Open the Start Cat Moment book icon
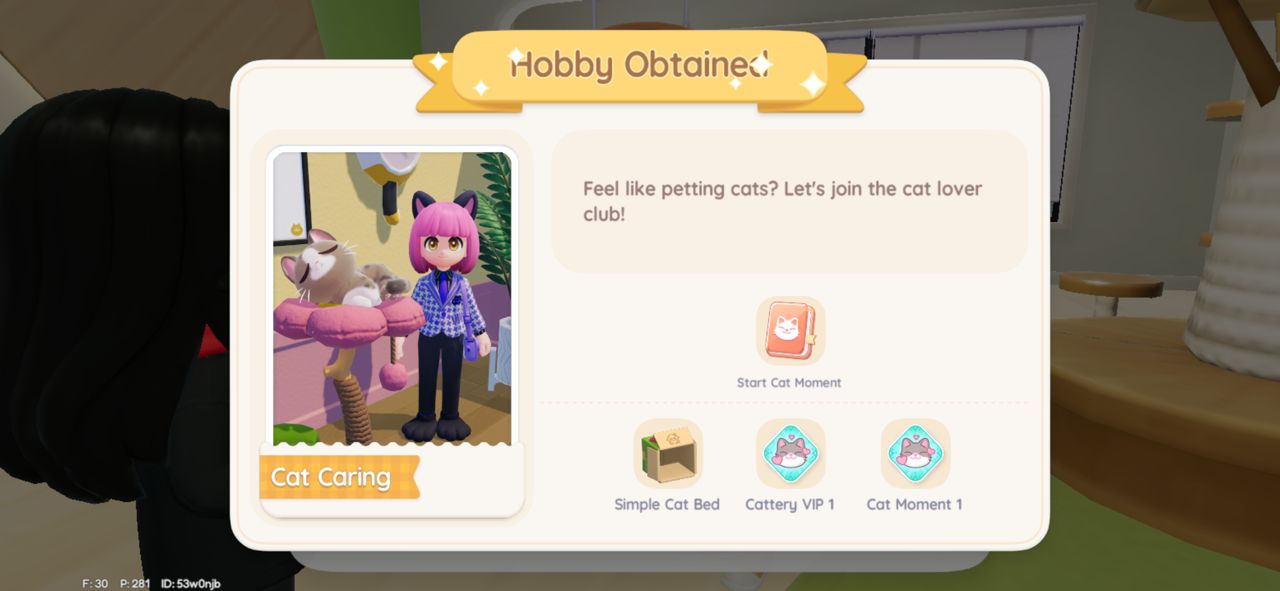The height and width of the screenshot is (591, 1280). (x=790, y=331)
